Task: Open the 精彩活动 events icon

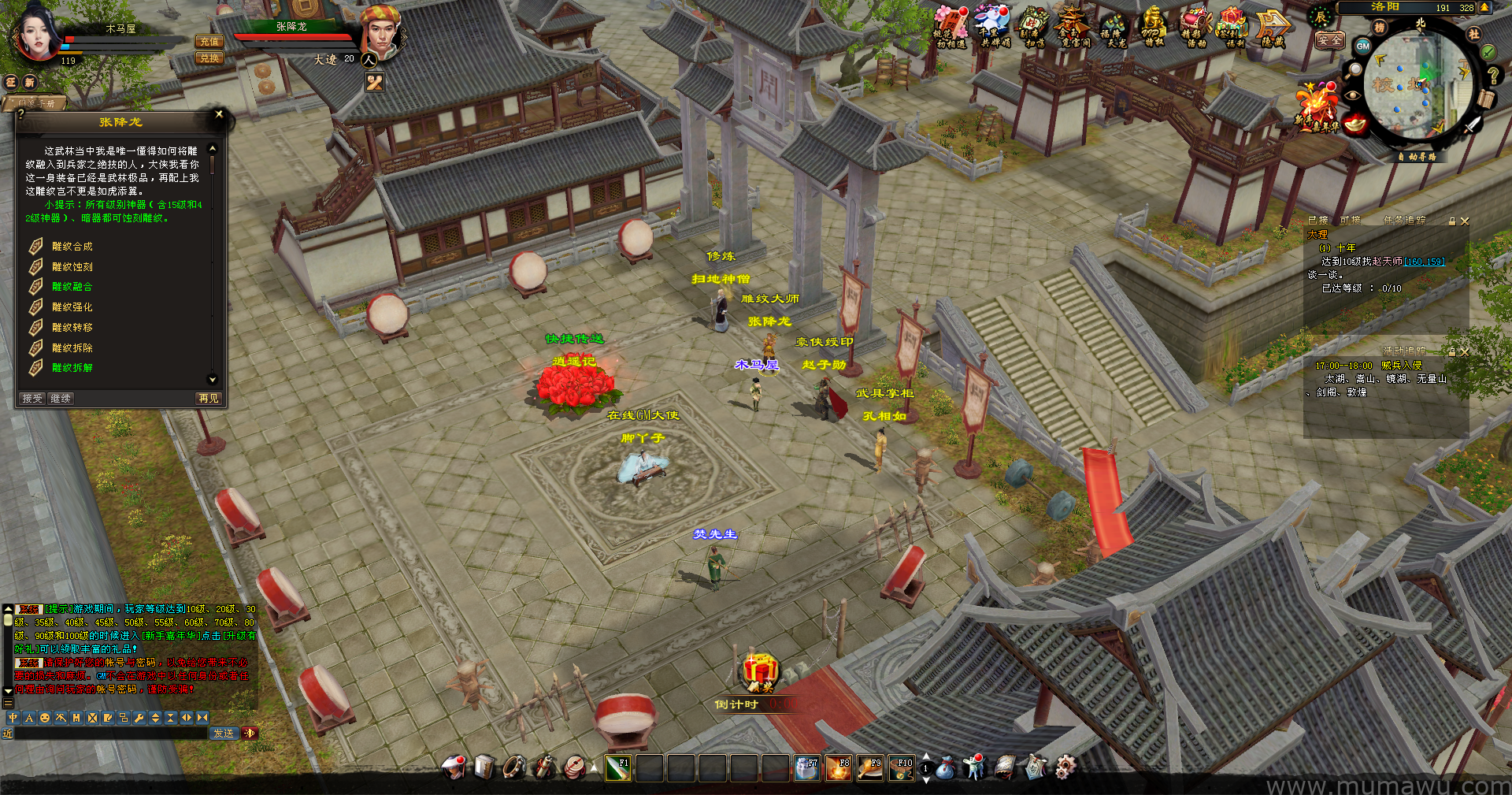Action: [x=1194, y=27]
